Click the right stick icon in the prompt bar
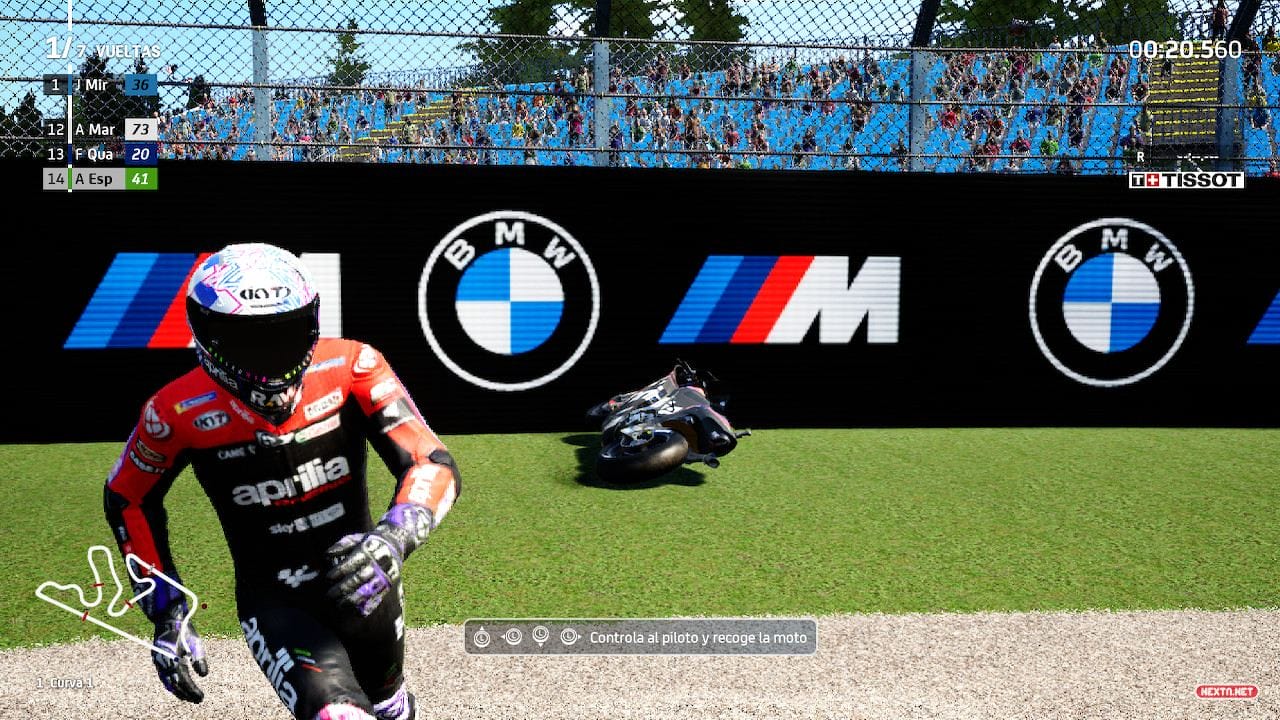This screenshot has height=720, width=1280. point(568,637)
